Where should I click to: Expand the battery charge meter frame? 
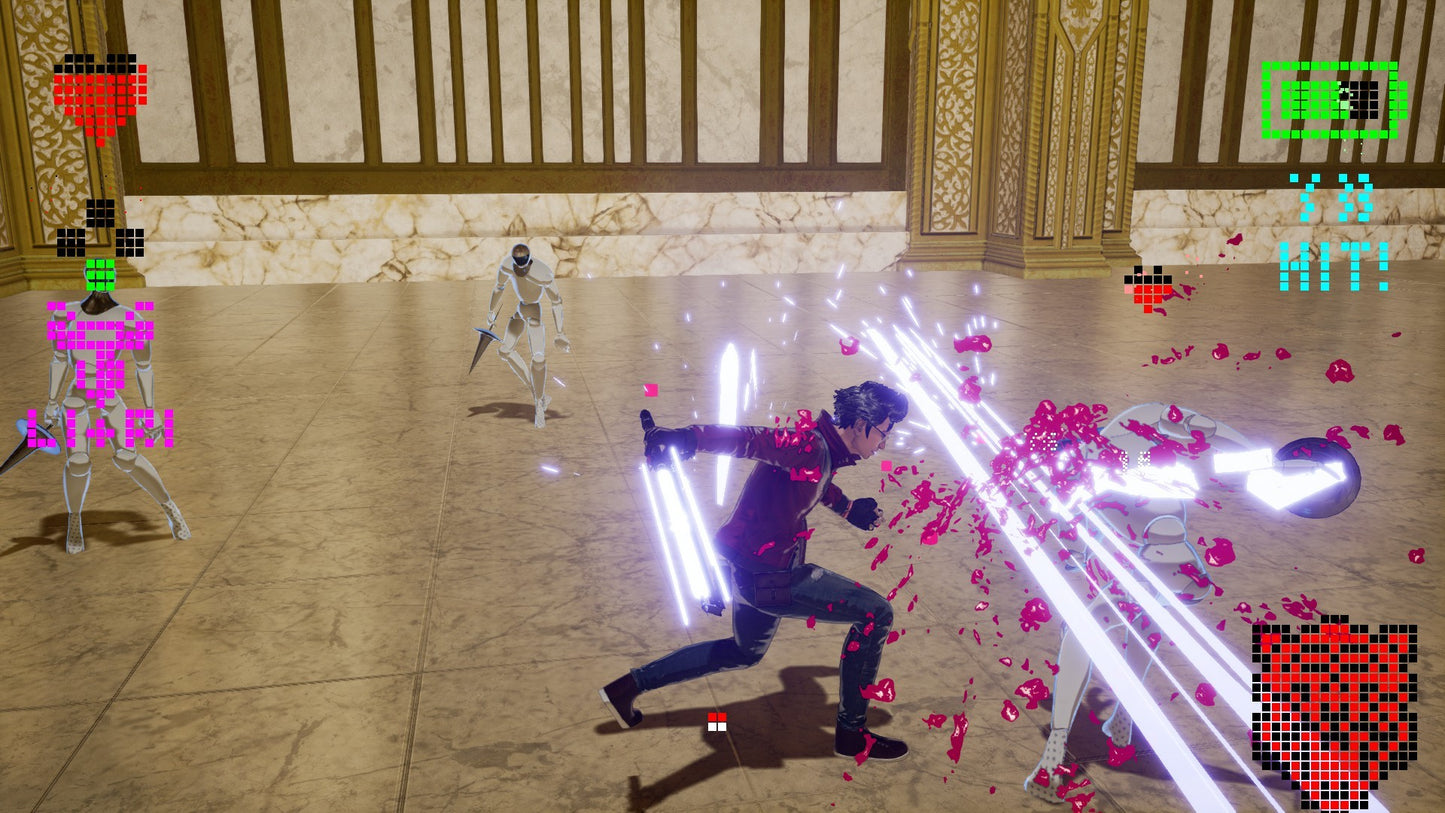pyautogui.click(x=1328, y=100)
